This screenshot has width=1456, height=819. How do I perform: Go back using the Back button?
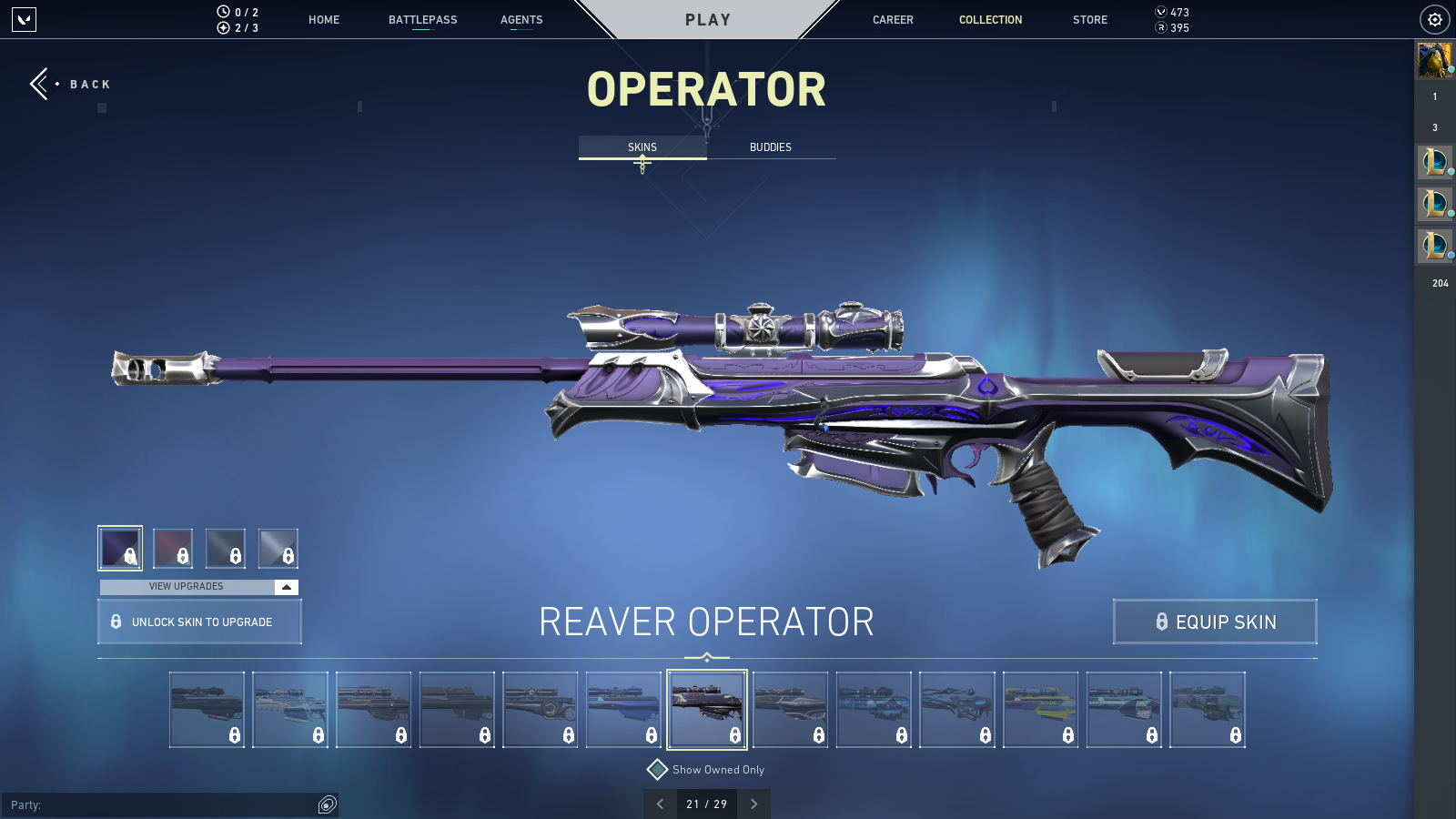[x=71, y=84]
